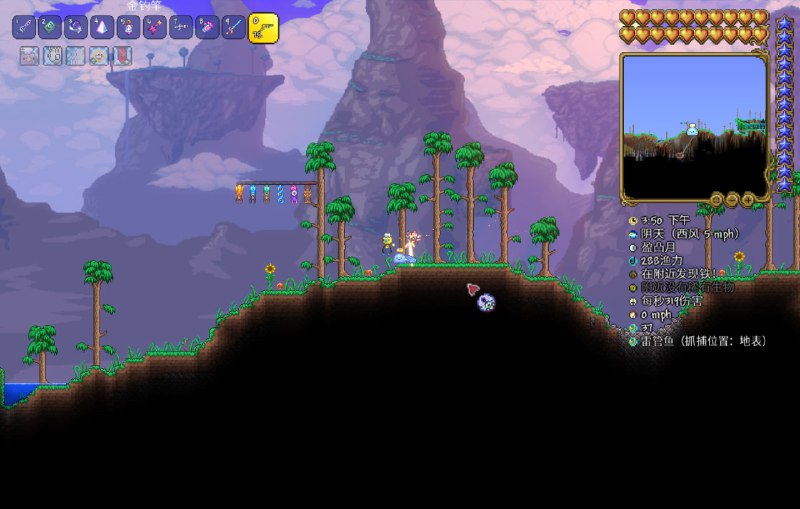The width and height of the screenshot is (800, 509).
Task: Click the minimap view
Action: [694, 125]
